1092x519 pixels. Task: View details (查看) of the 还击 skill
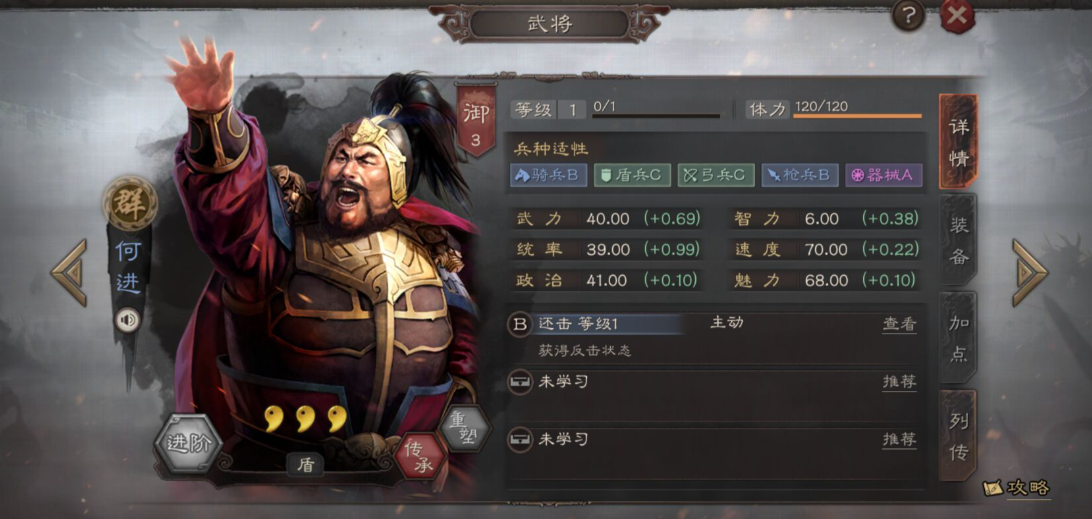tap(898, 324)
